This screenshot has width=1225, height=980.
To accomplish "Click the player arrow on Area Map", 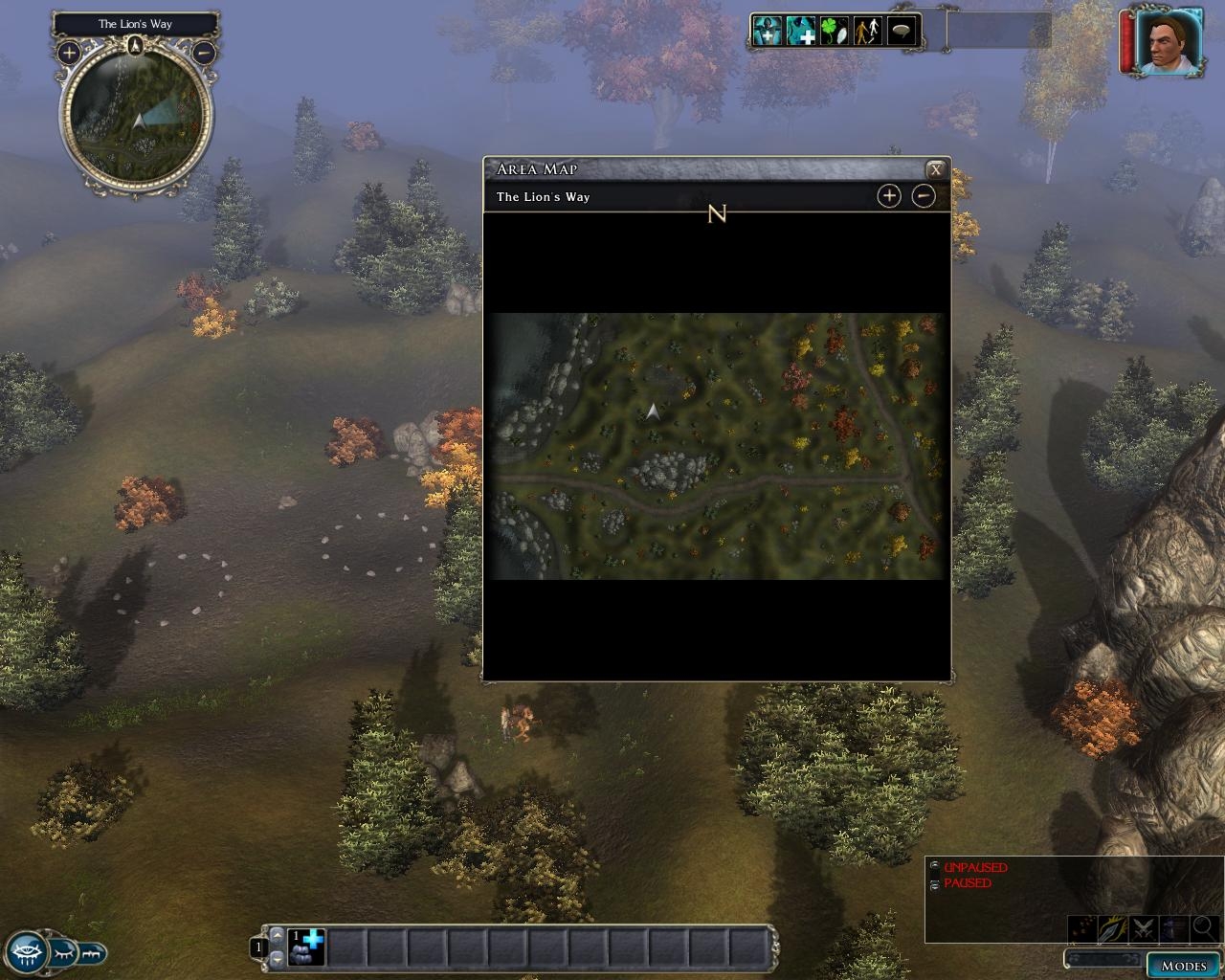I will pyautogui.click(x=653, y=412).
